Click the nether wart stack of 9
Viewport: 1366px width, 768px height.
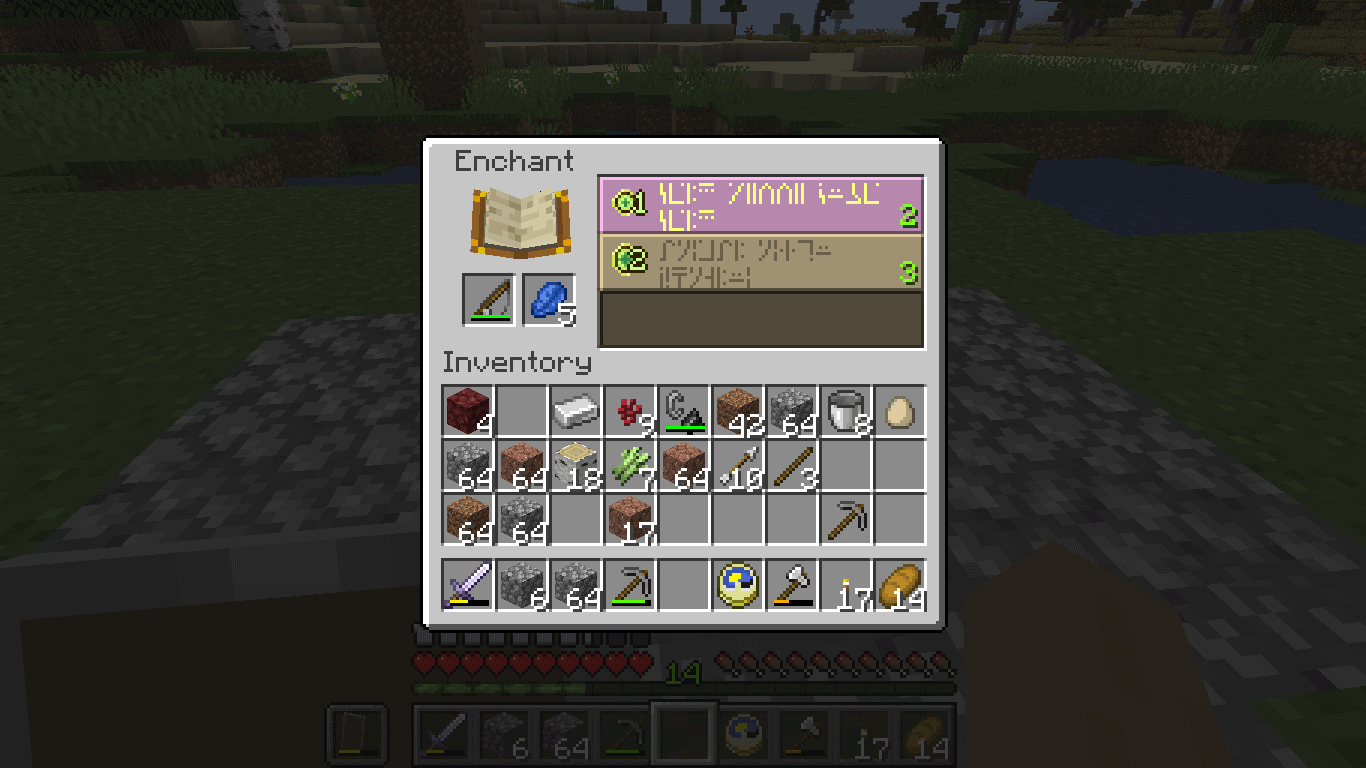(x=630, y=410)
